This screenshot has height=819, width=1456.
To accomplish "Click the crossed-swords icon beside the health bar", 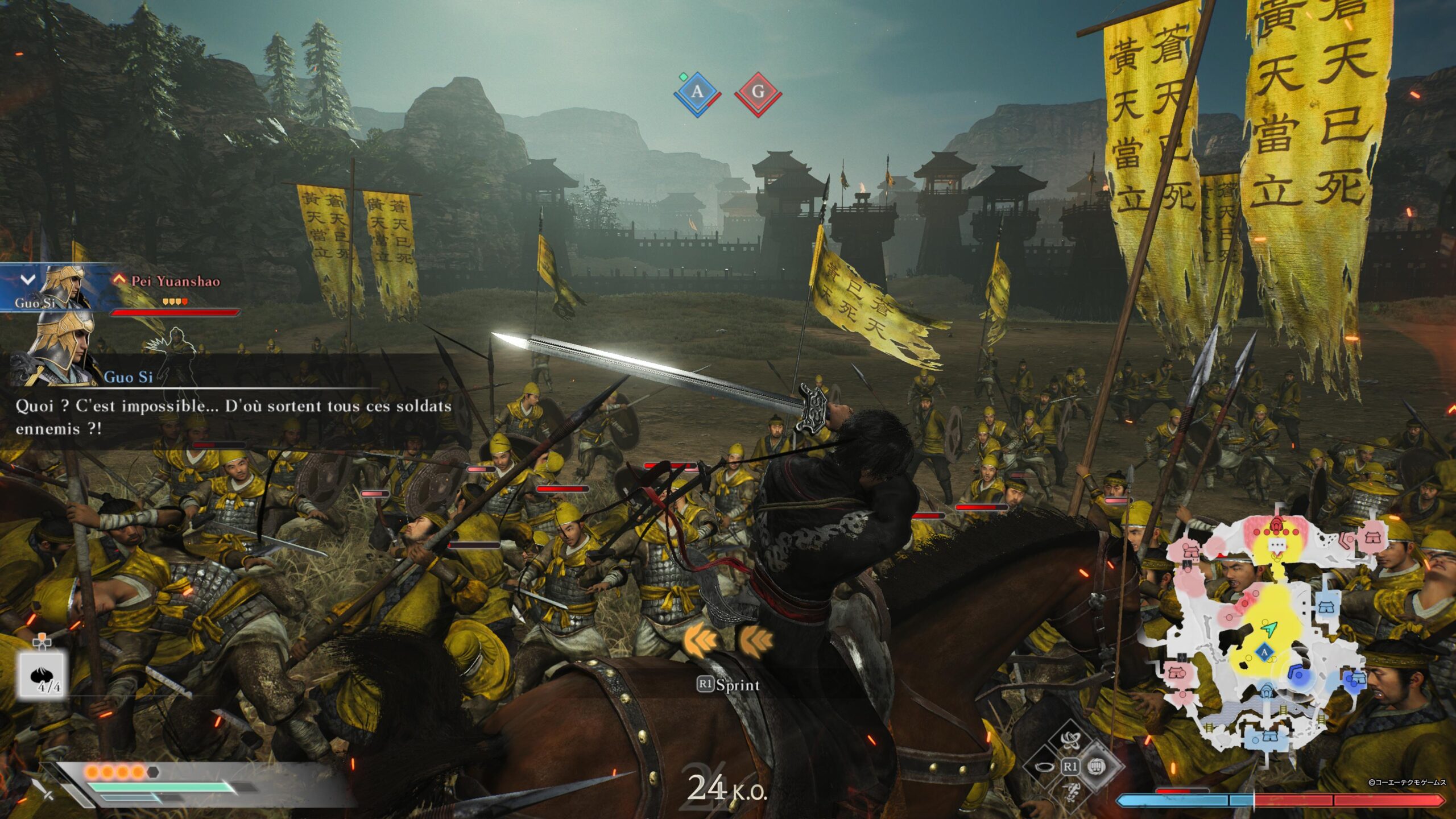I will coord(44,792).
